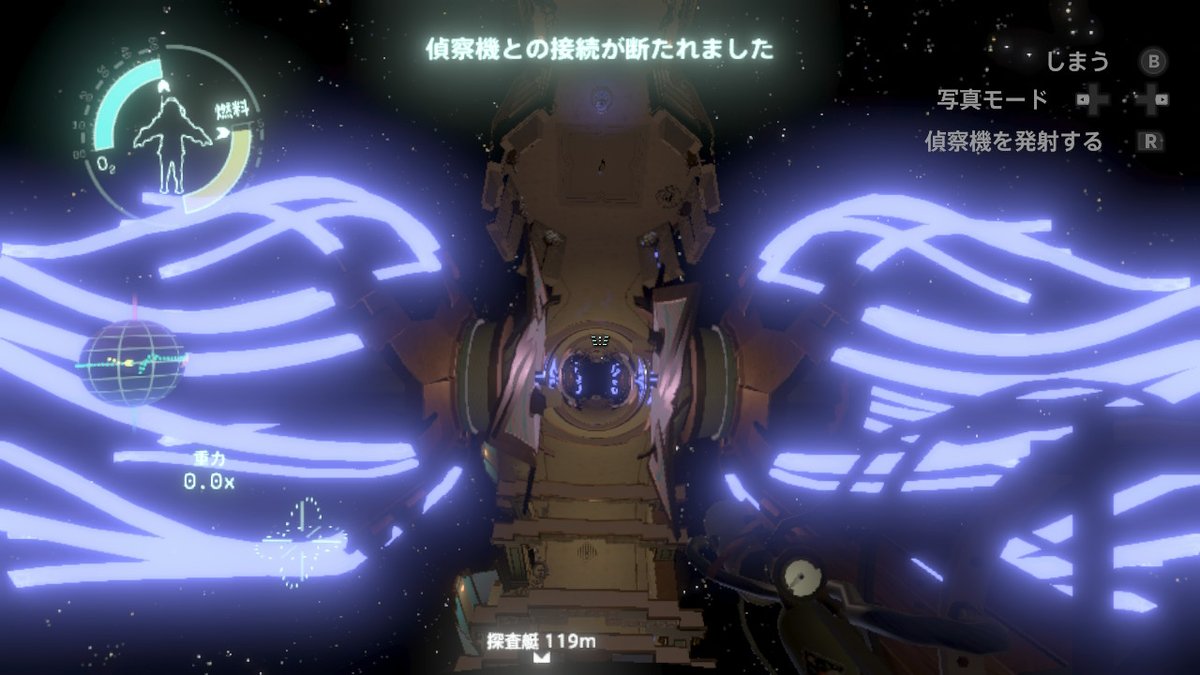Image resolution: width=1200 pixels, height=675 pixels.
Task: Activate the 偵察機を発射する launch scout label
Action: click(1013, 142)
